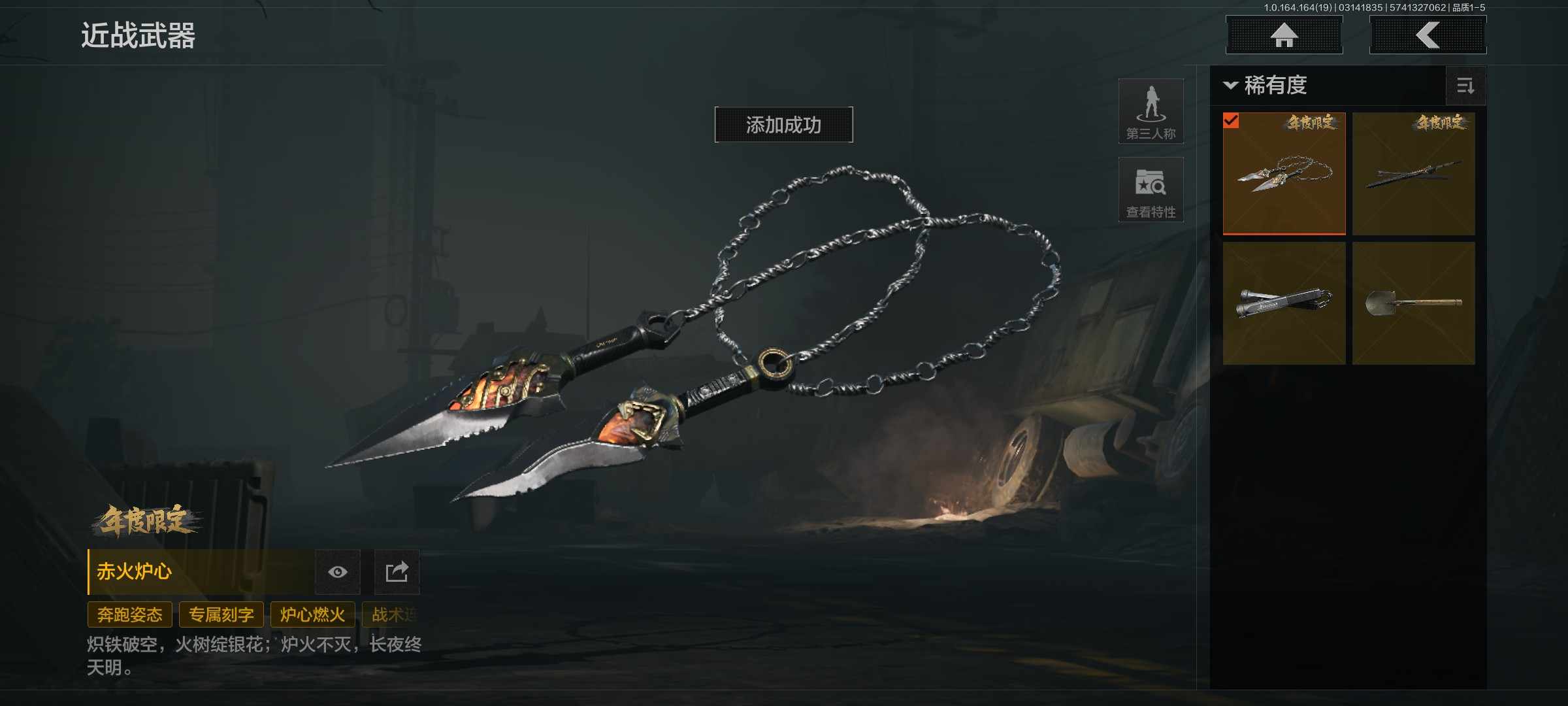Open 查看特性 feature viewer

(x=1151, y=190)
